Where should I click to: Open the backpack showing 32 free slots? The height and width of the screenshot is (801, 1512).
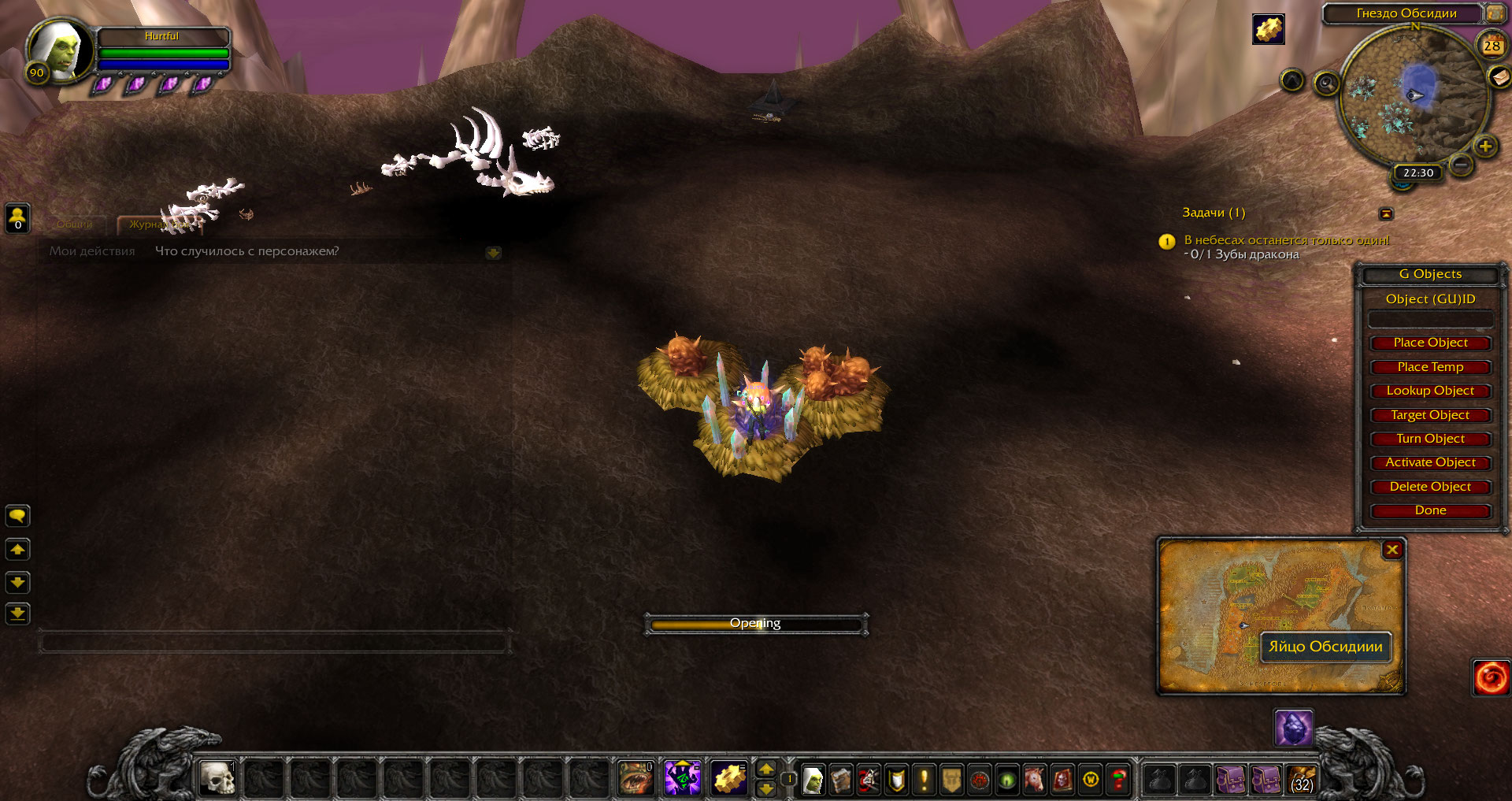coord(1302,779)
